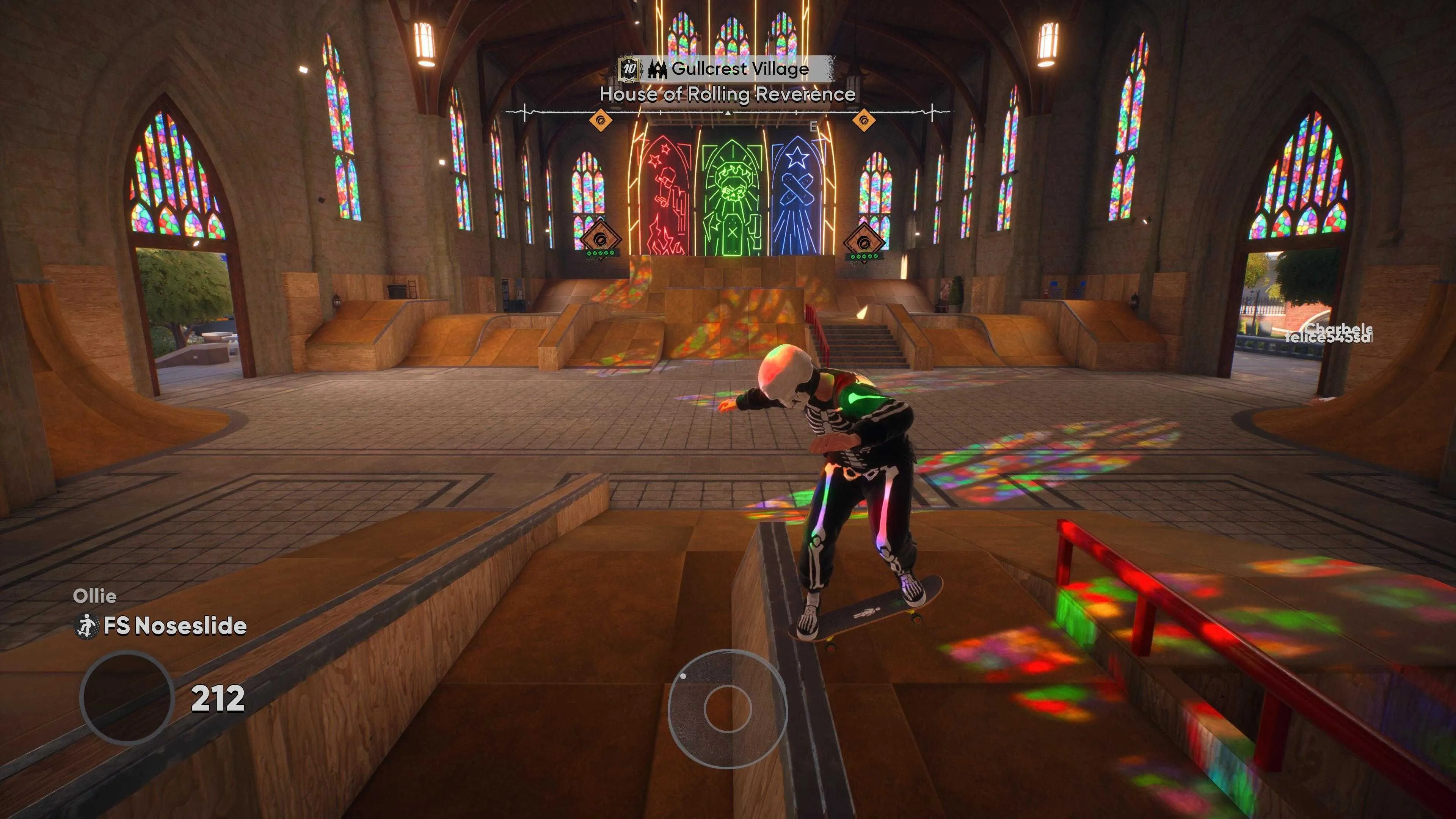This screenshot has width=1456, height=819.
Task: Click the circular flick-stick indicator
Action: (x=728, y=709)
